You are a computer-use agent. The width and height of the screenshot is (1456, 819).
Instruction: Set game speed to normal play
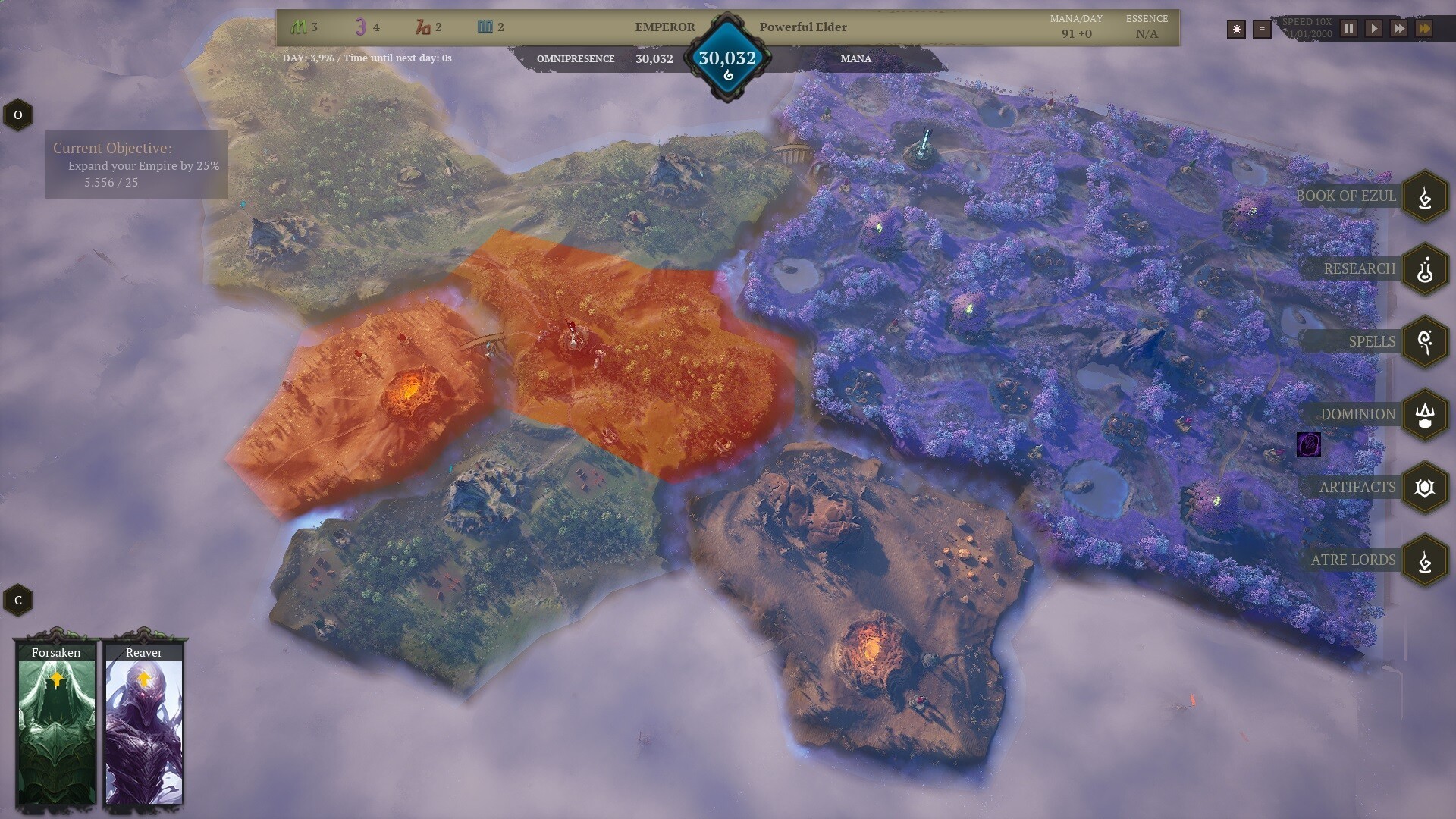coord(1373,29)
